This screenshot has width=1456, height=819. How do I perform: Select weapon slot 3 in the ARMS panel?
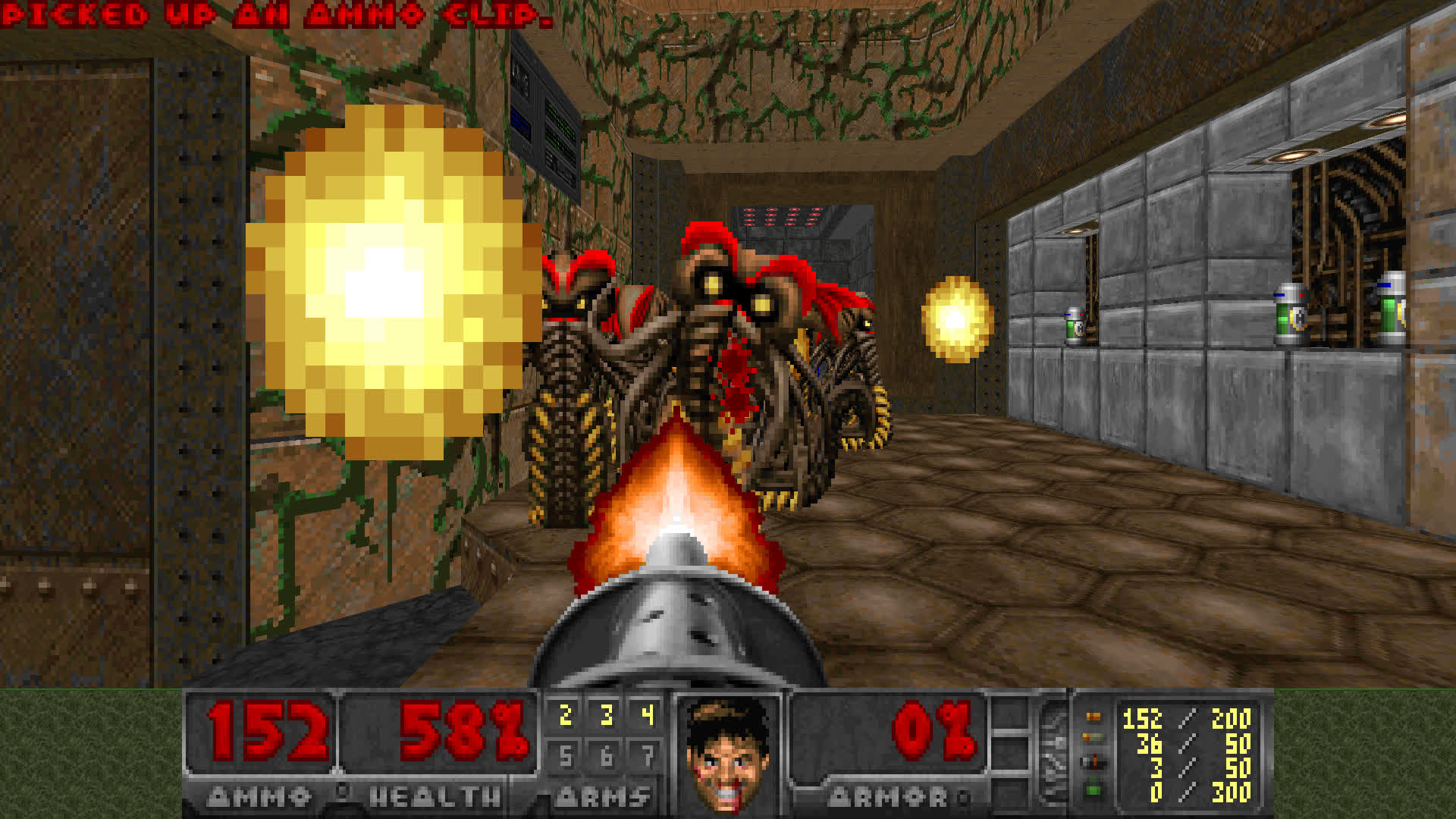click(607, 714)
